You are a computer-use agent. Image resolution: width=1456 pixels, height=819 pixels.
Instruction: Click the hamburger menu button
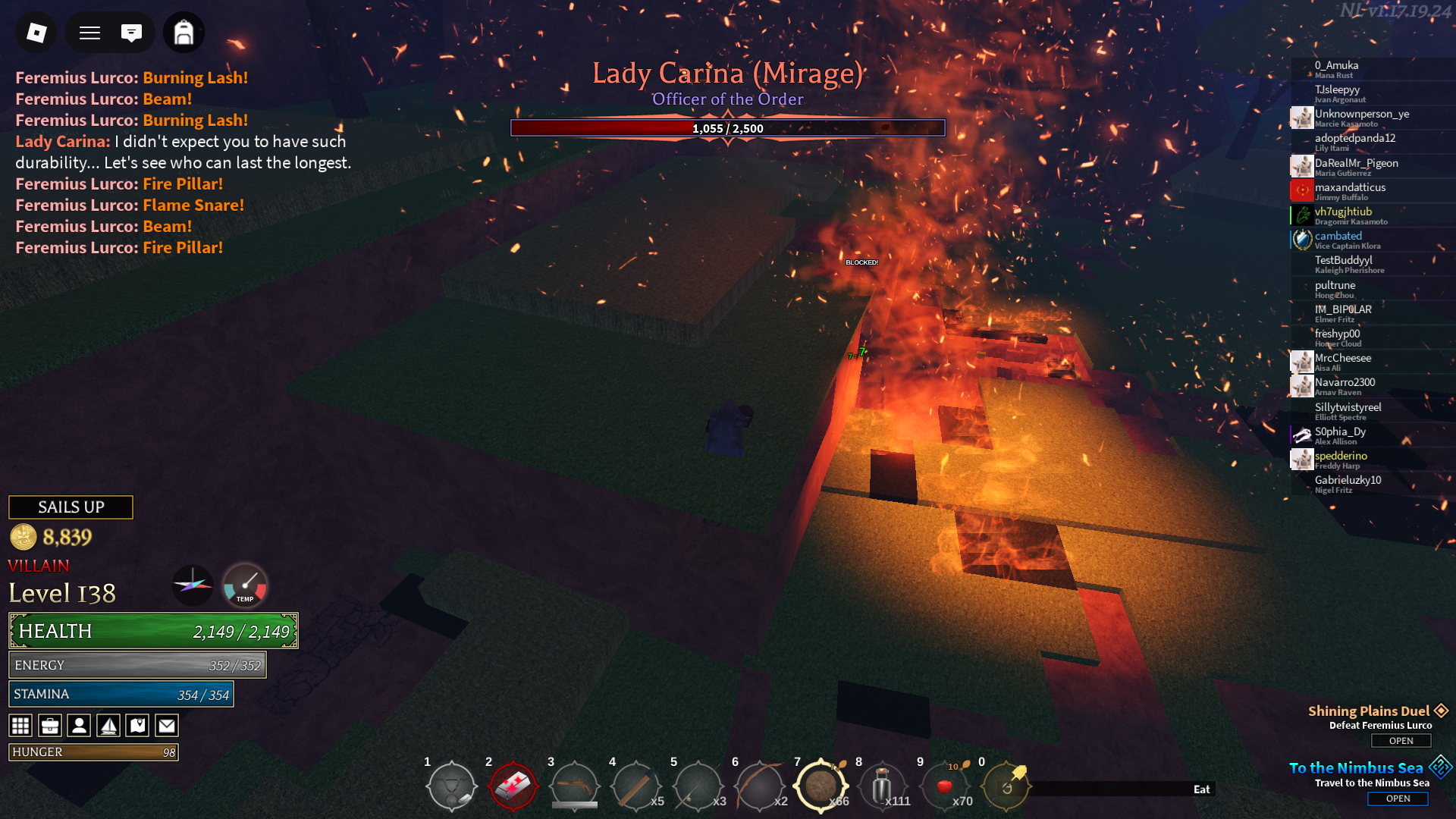point(90,33)
